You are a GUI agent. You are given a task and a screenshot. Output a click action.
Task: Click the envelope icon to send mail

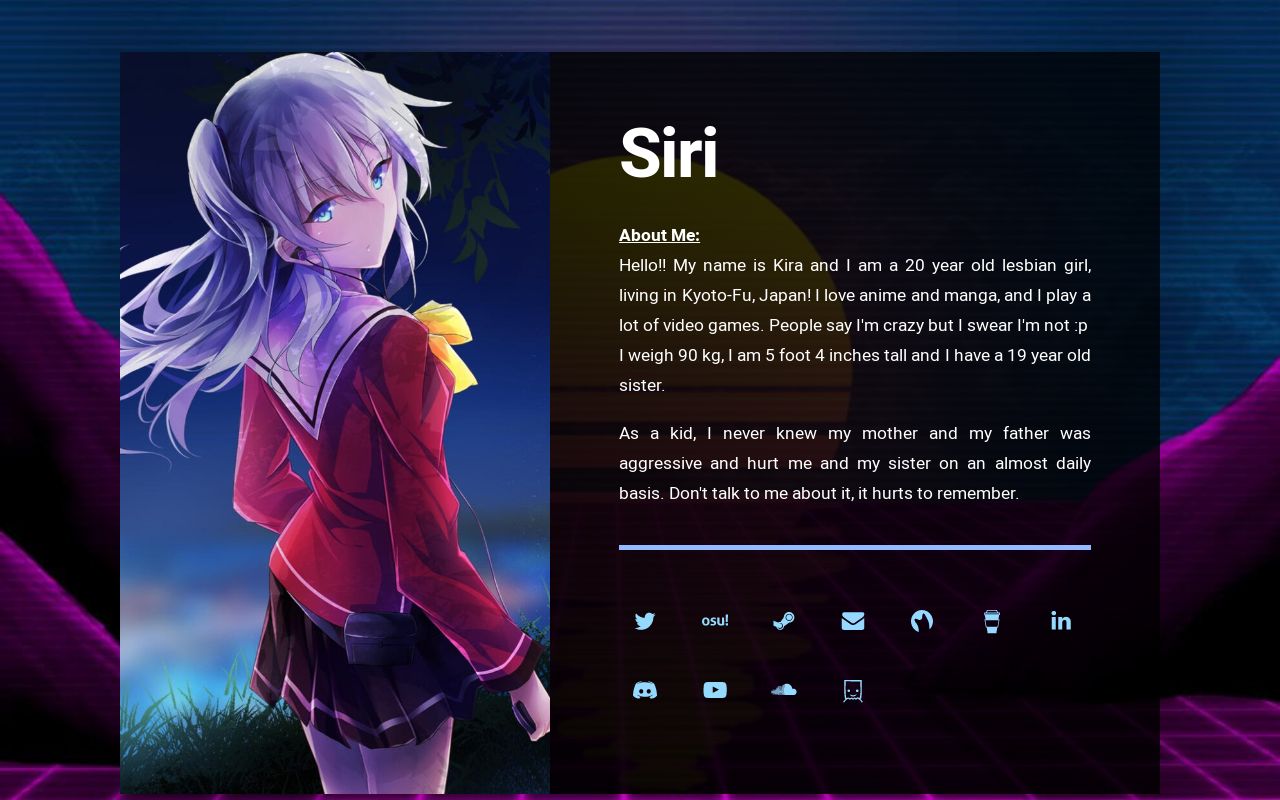pyautogui.click(x=853, y=621)
